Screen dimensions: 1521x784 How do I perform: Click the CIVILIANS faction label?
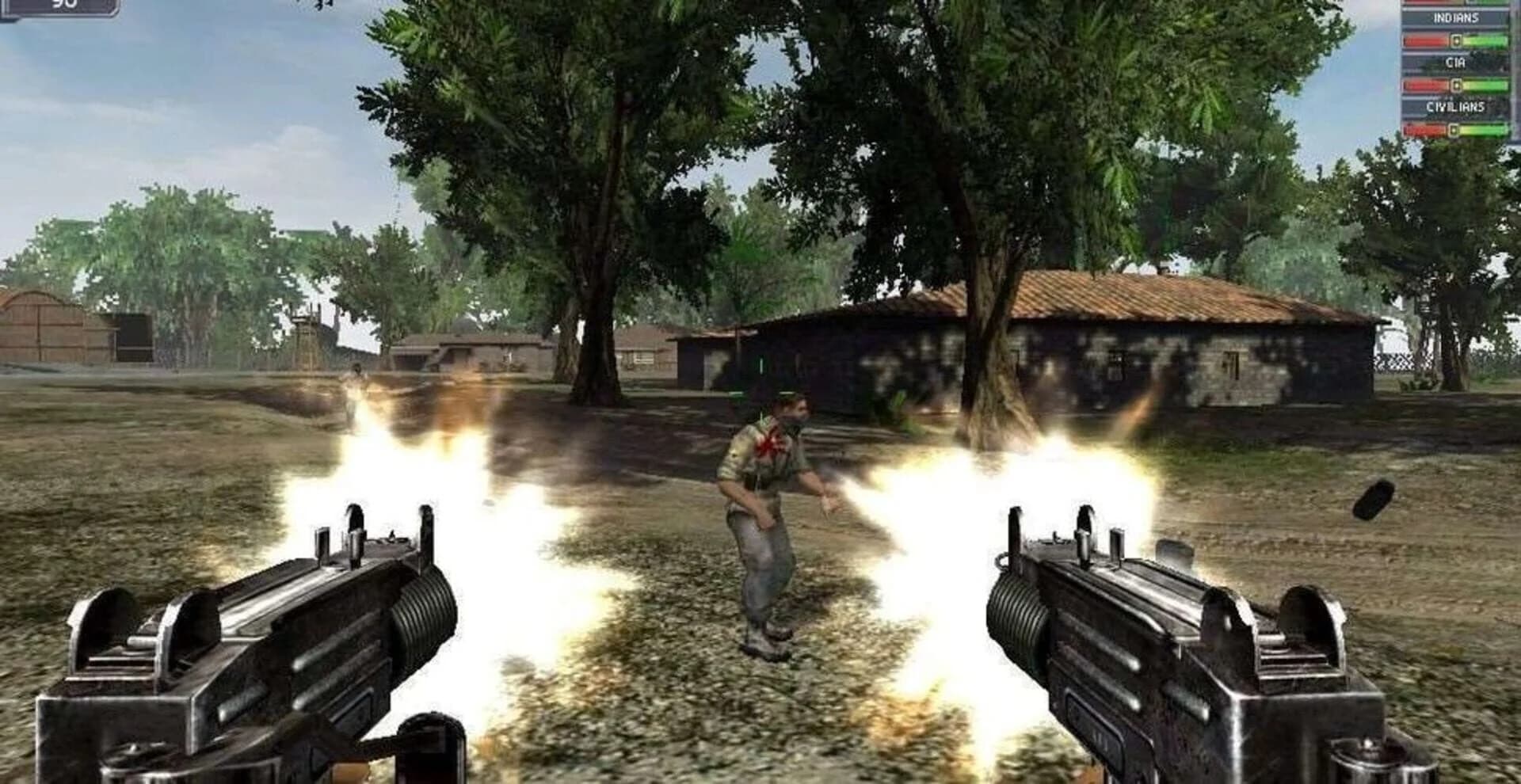pos(1456,107)
